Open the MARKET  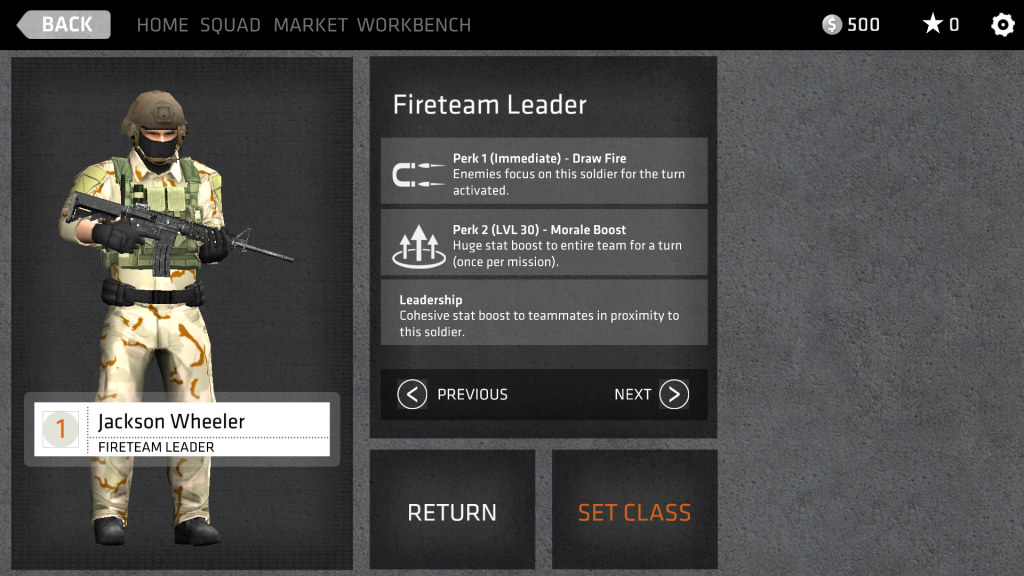click(310, 25)
